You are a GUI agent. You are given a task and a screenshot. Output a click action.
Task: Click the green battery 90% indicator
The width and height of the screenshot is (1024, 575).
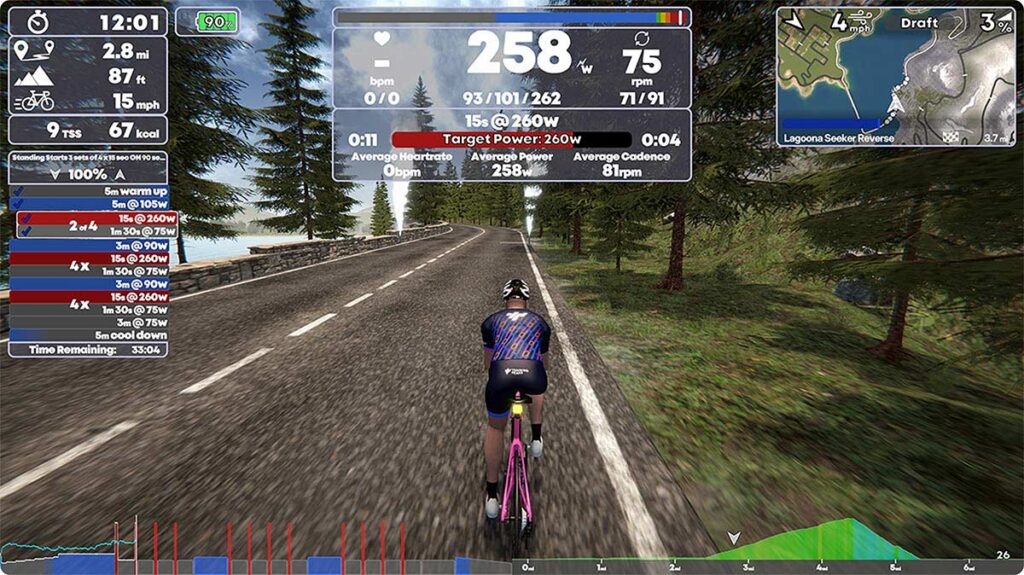tap(207, 21)
